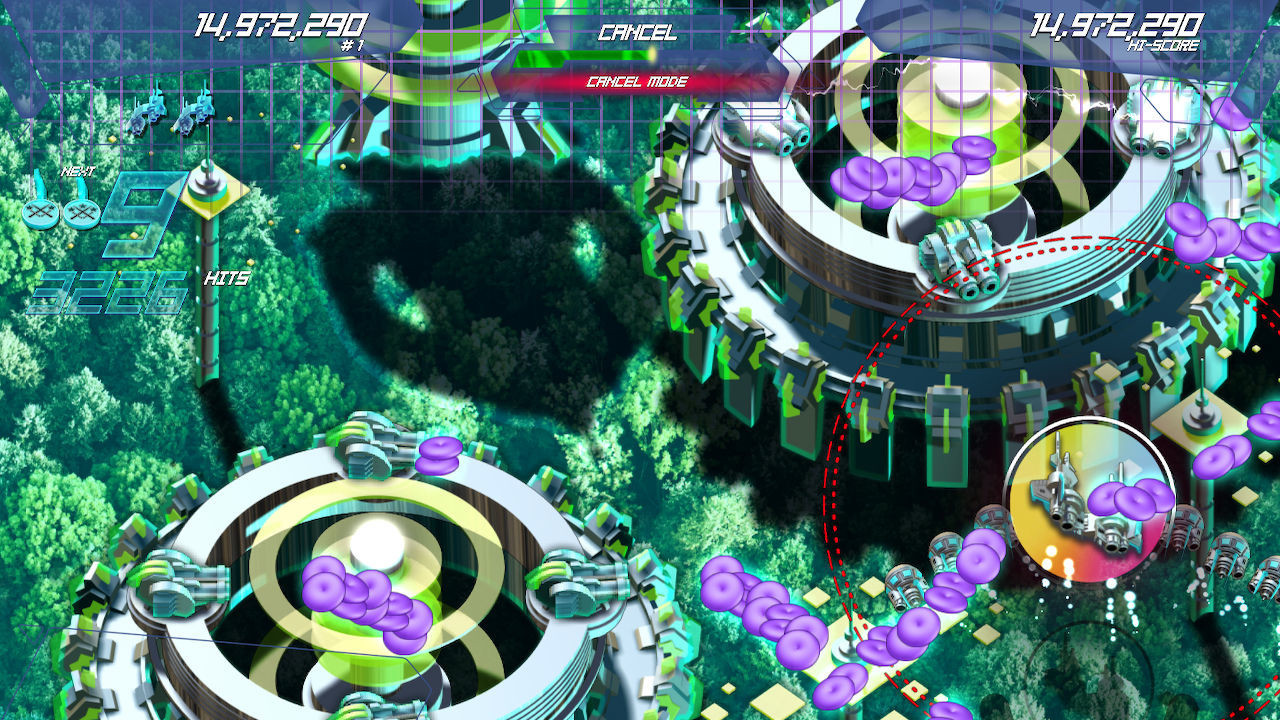
Task: Click the CANCEL MODE red banner
Action: click(x=638, y=82)
